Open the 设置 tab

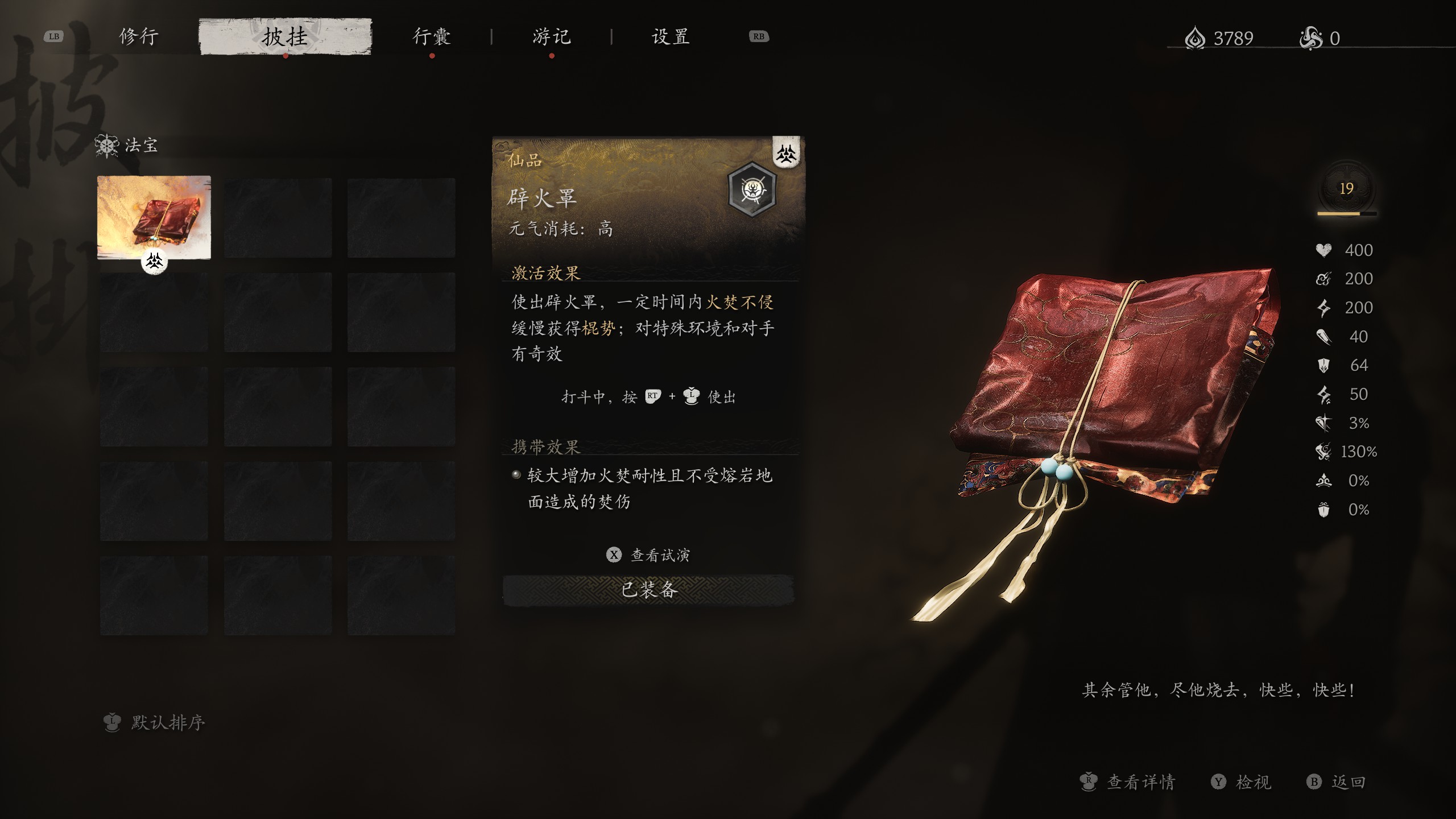click(671, 37)
